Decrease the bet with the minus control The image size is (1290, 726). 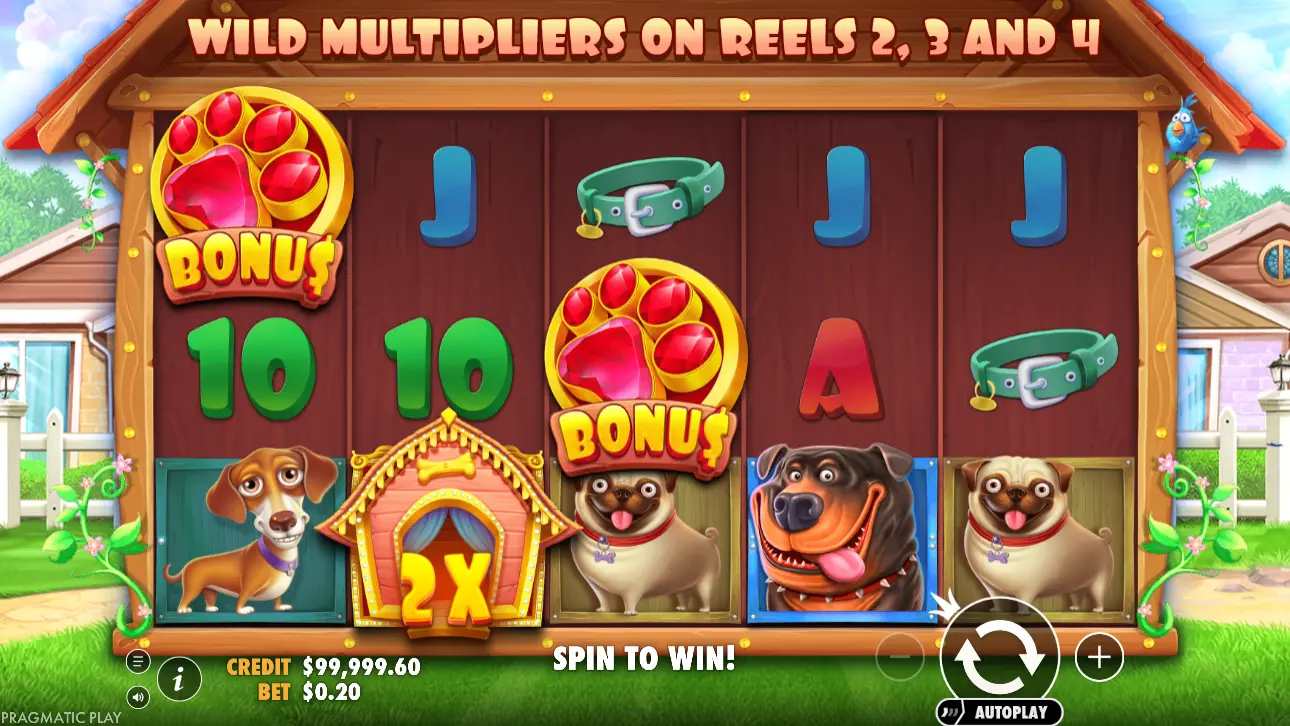click(x=898, y=657)
